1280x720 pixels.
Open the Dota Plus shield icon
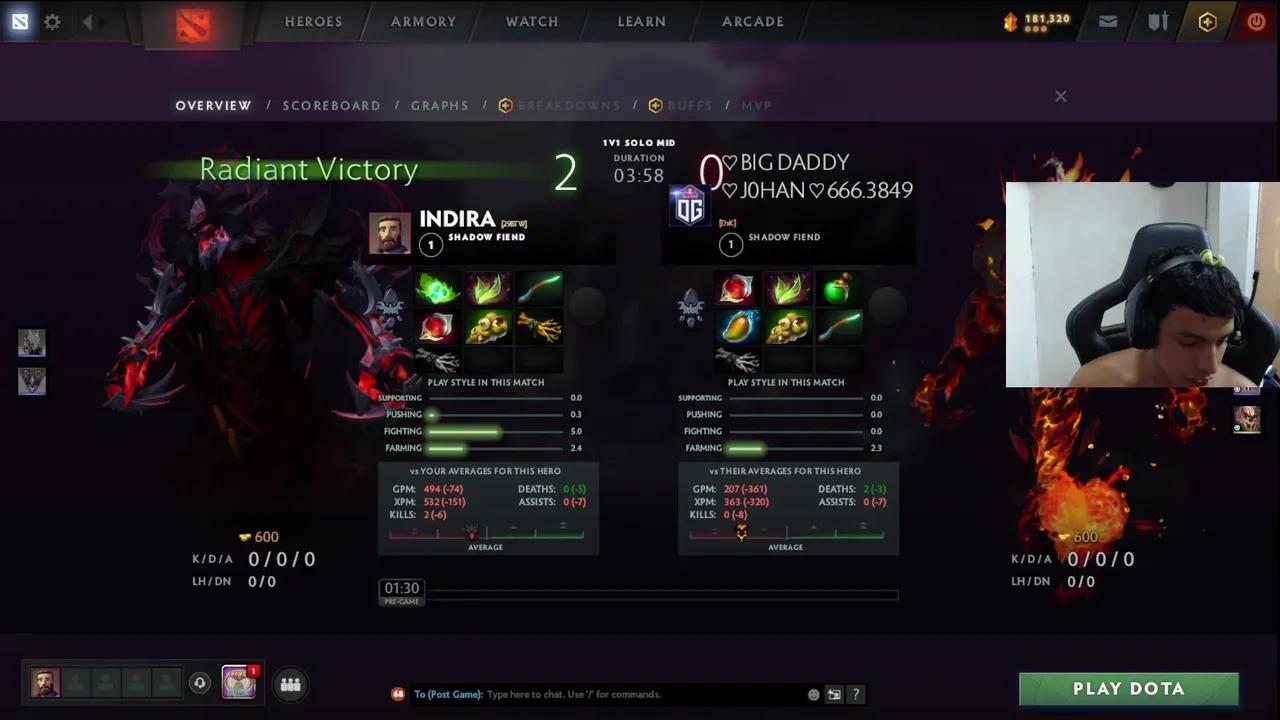click(x=1207, y=21)
